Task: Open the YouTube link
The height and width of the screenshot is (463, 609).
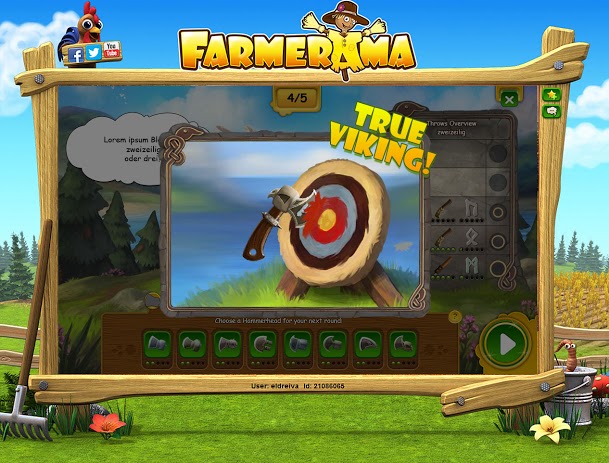Action: pos(110,48)
